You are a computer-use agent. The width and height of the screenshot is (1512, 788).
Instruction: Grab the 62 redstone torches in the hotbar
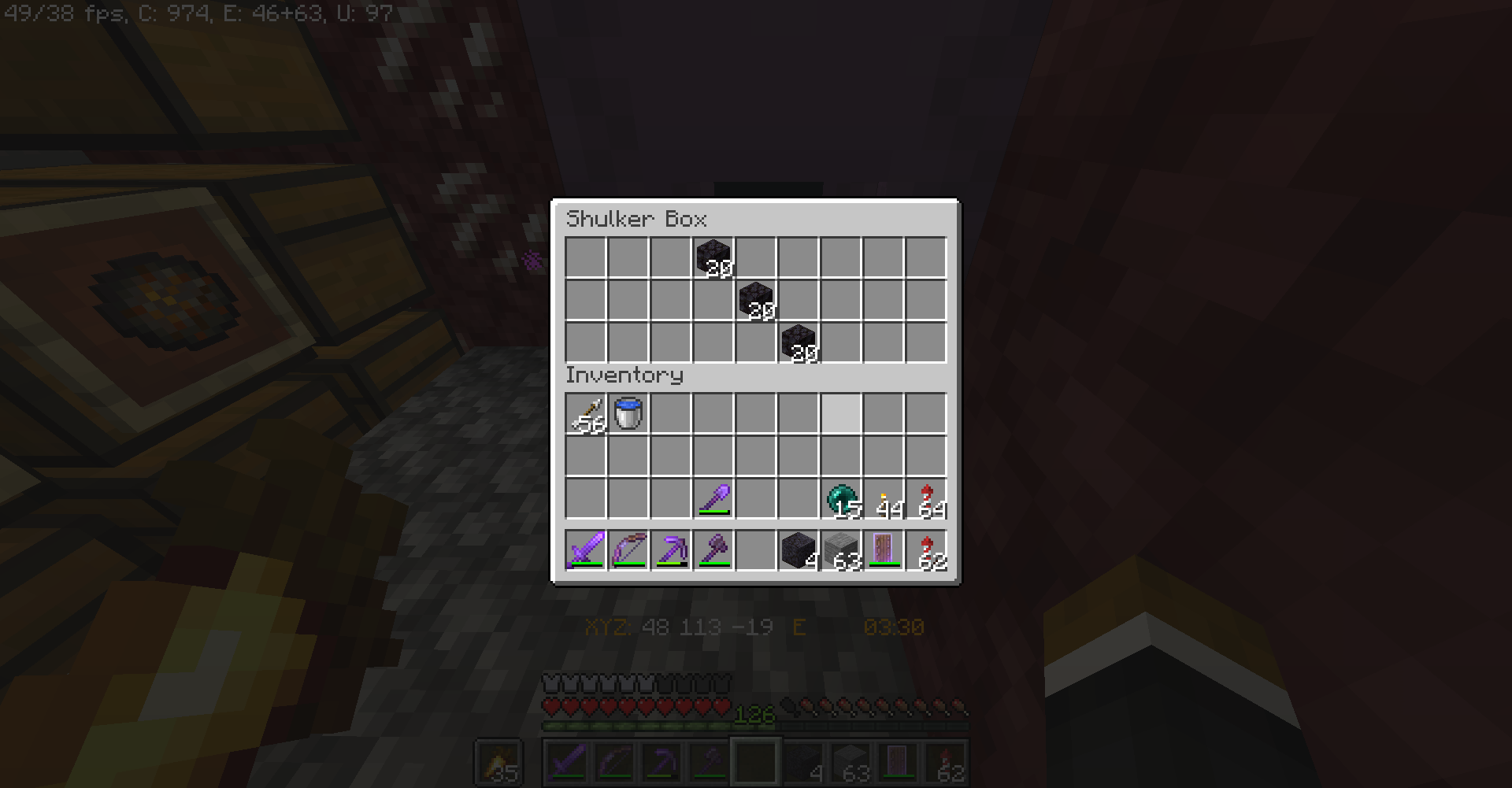[926, 549]
